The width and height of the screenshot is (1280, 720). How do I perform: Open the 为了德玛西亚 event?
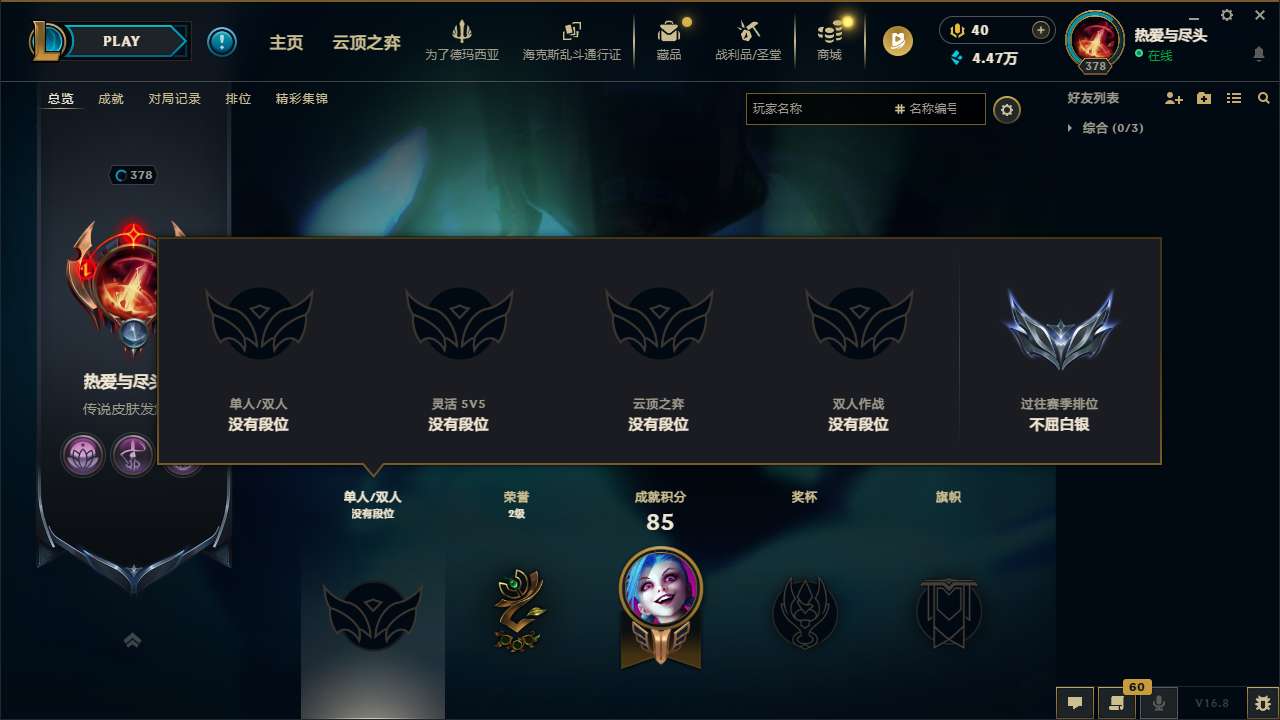pos(462,41)
